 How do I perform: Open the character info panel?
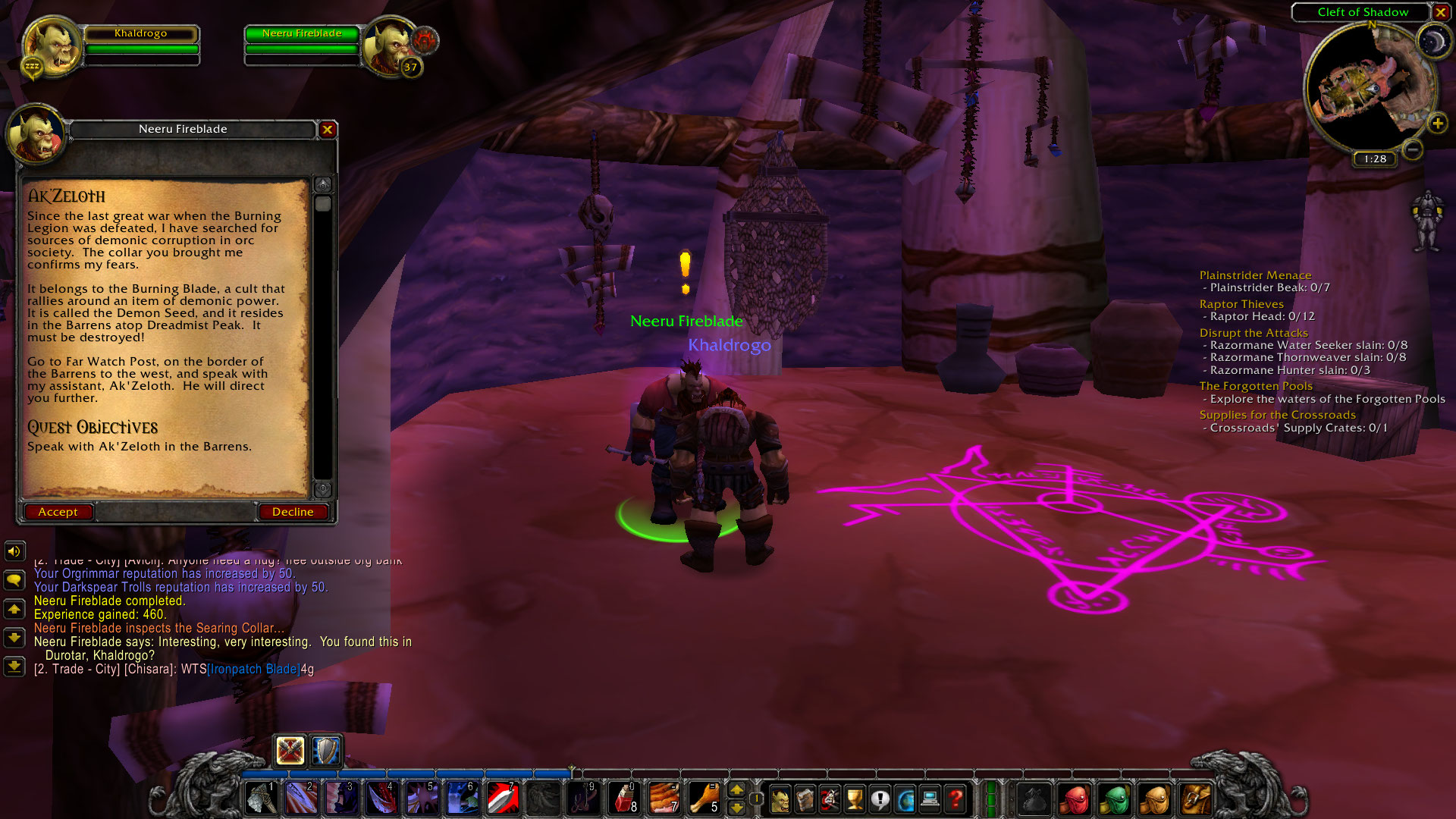(x=780, y=799)
